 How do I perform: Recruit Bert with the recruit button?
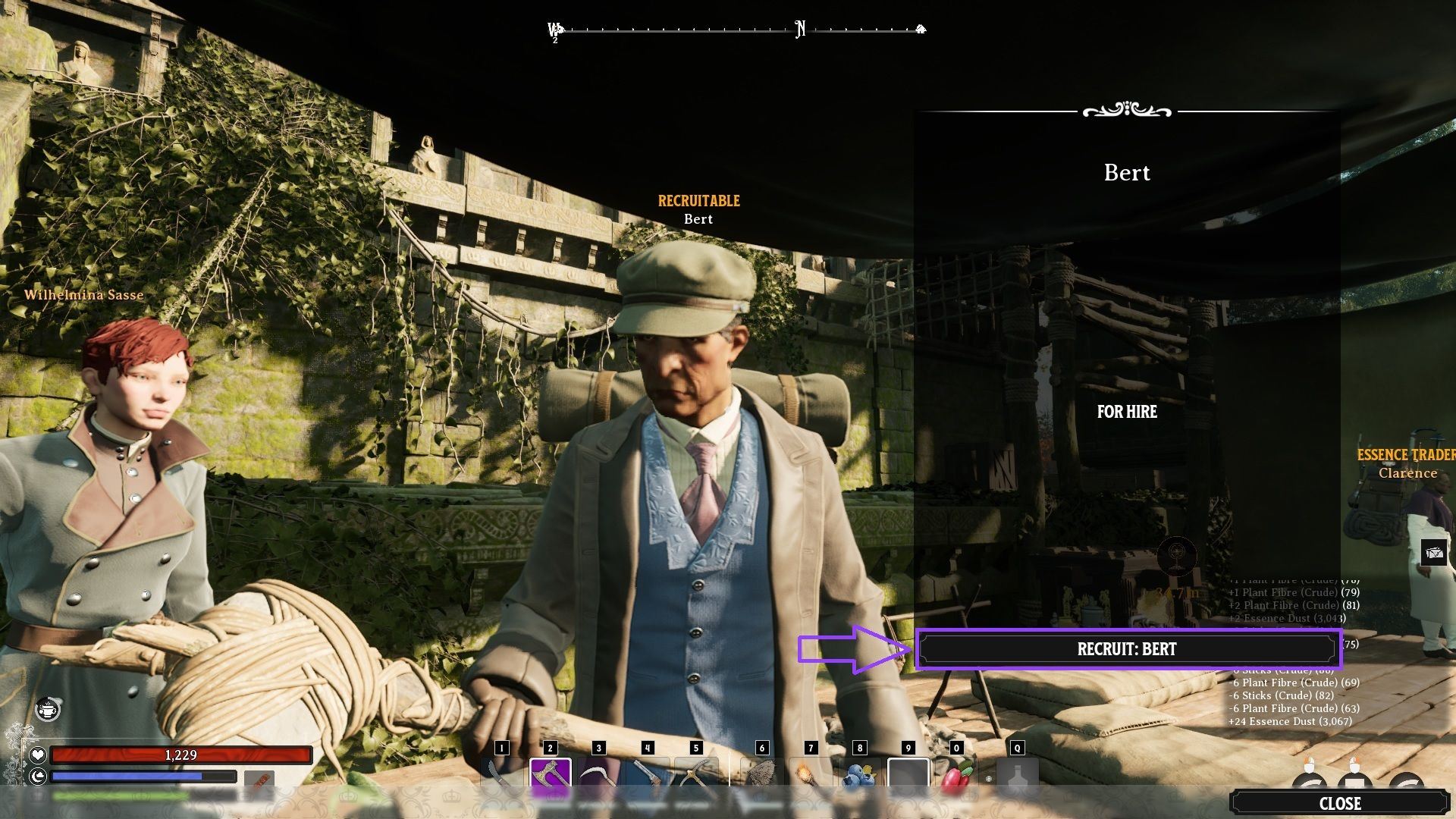coord(1127,649)
